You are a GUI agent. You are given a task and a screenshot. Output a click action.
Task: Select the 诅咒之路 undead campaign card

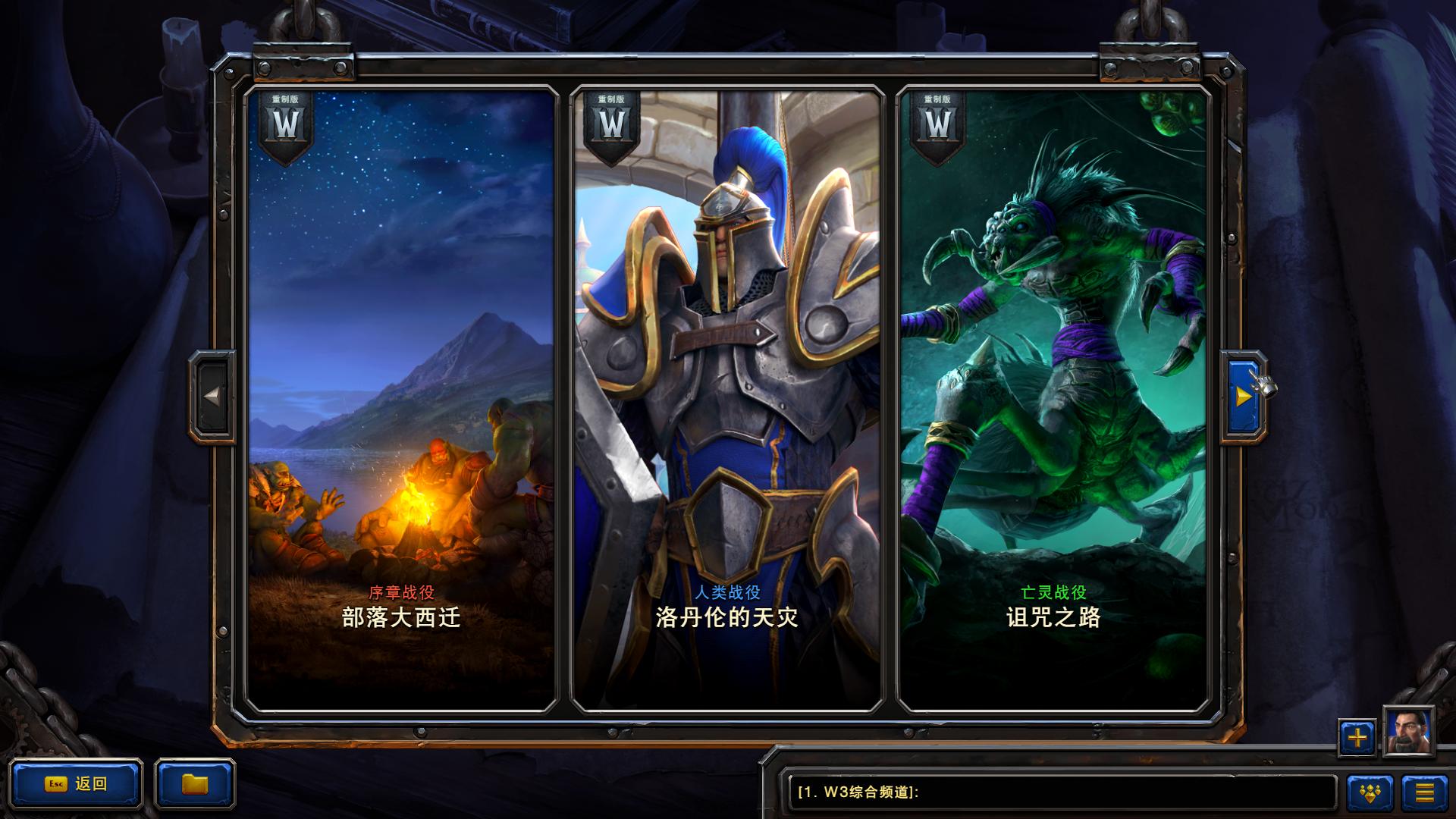tap(1054, 379)
